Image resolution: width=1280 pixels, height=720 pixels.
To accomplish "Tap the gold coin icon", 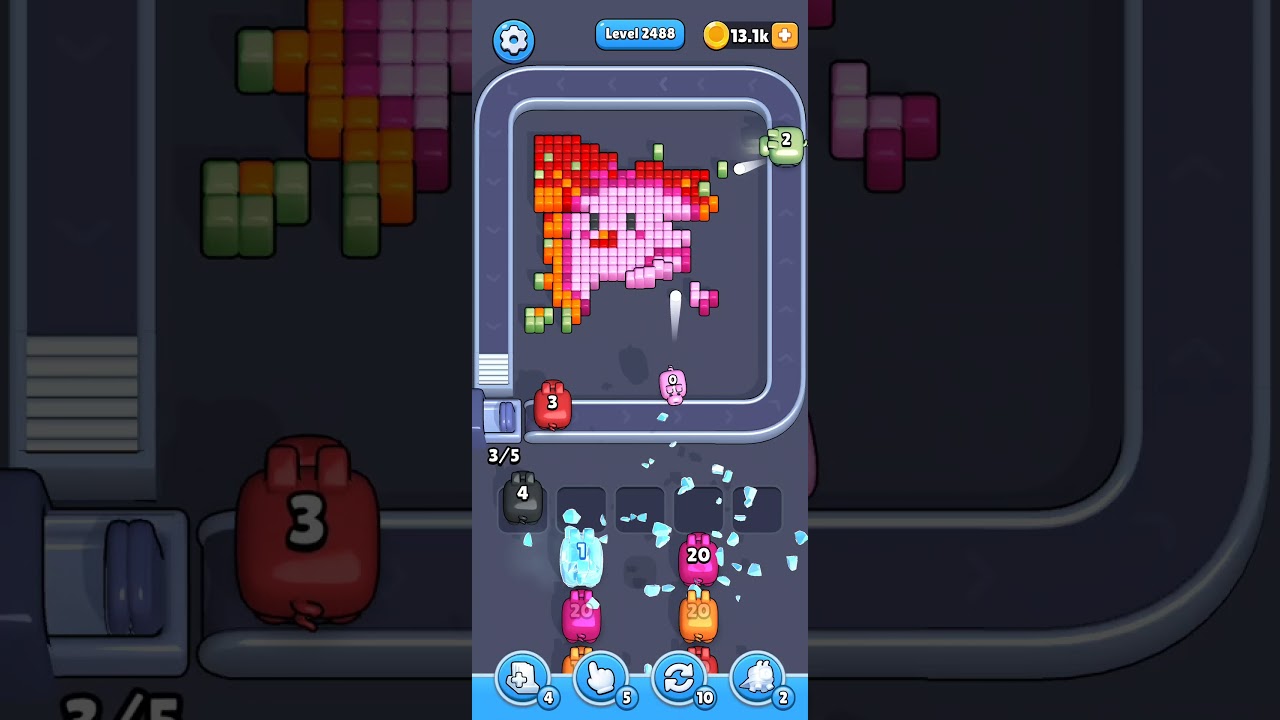I will click(x=716, y=34).
